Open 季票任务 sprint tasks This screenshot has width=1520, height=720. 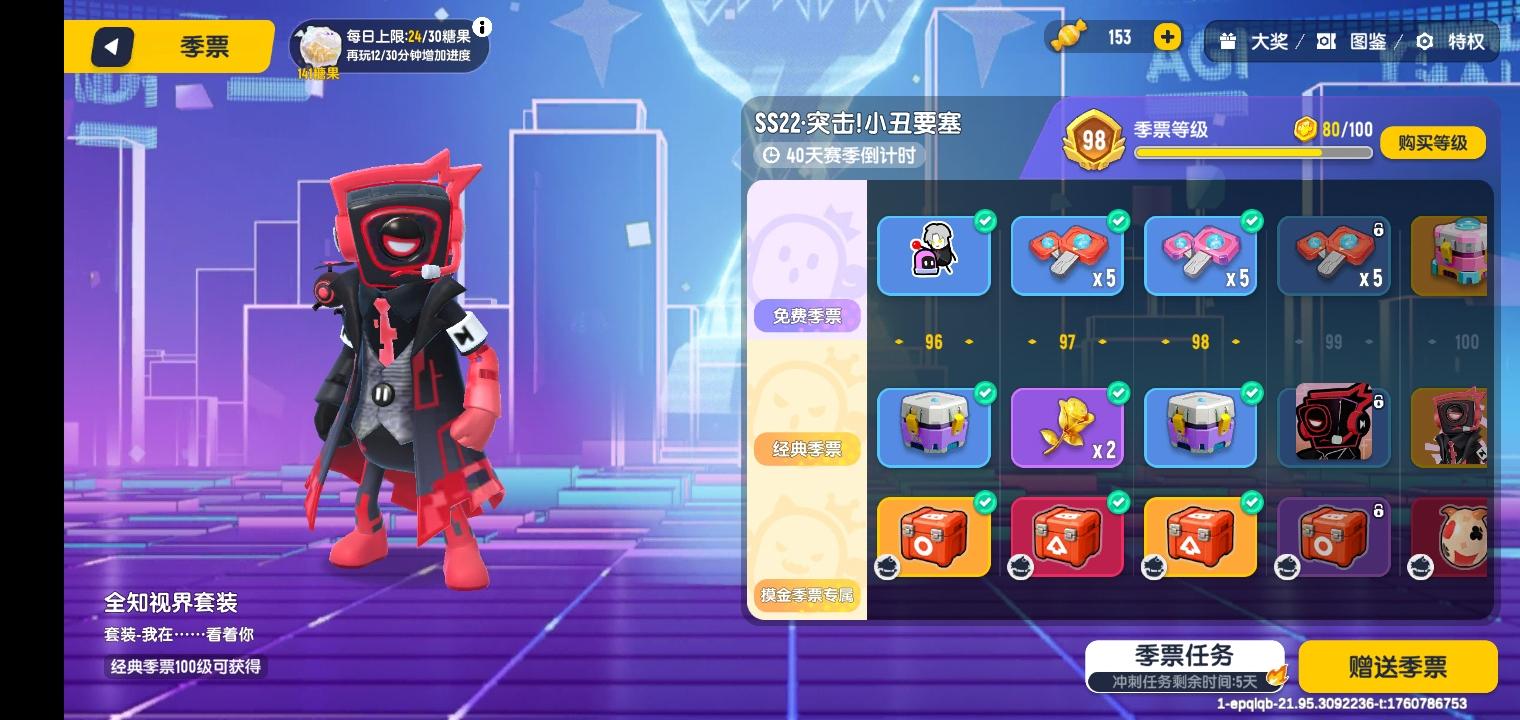tap(1183, 656)
